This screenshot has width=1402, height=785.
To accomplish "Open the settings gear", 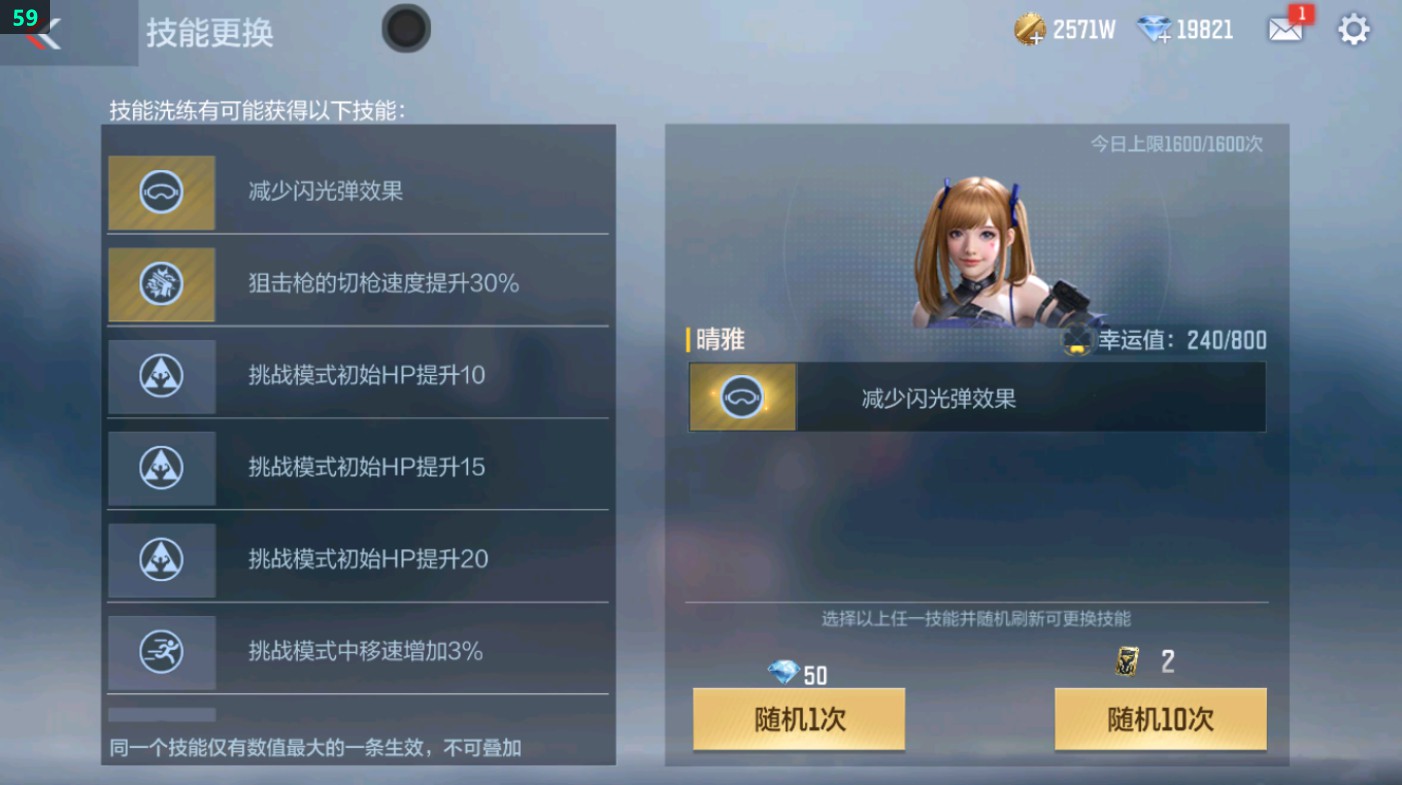I will click(1354, 30).
